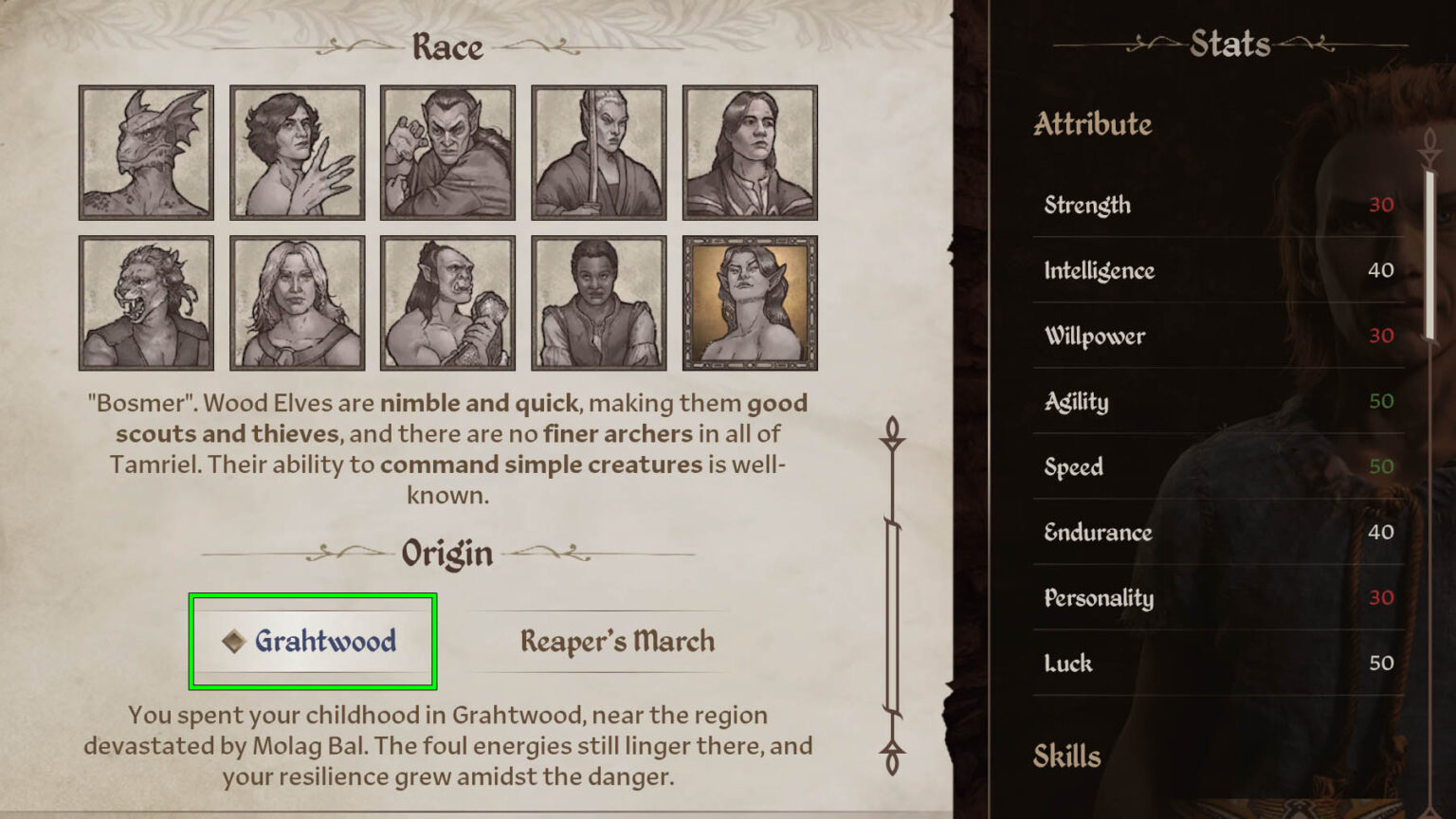Click the Stats panel header

[x=1229, y=43]
